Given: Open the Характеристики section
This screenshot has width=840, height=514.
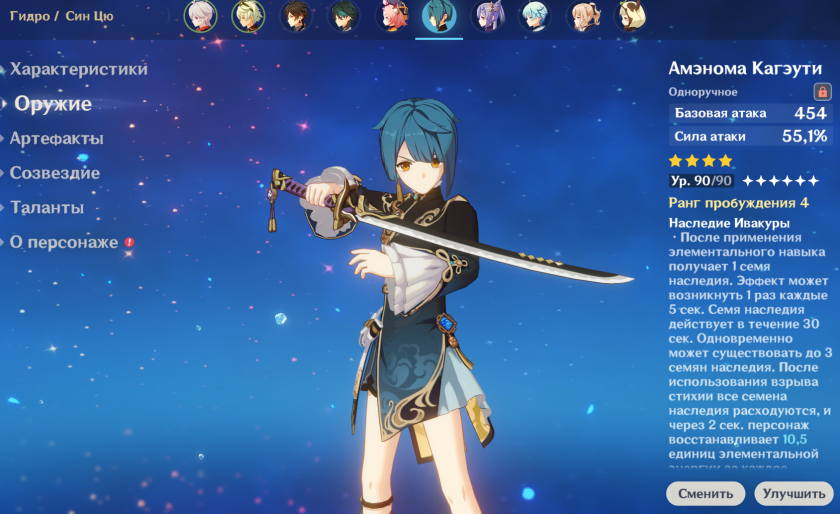Looking at the screenshot, I should pyautogui.click(x=79, y=69).
